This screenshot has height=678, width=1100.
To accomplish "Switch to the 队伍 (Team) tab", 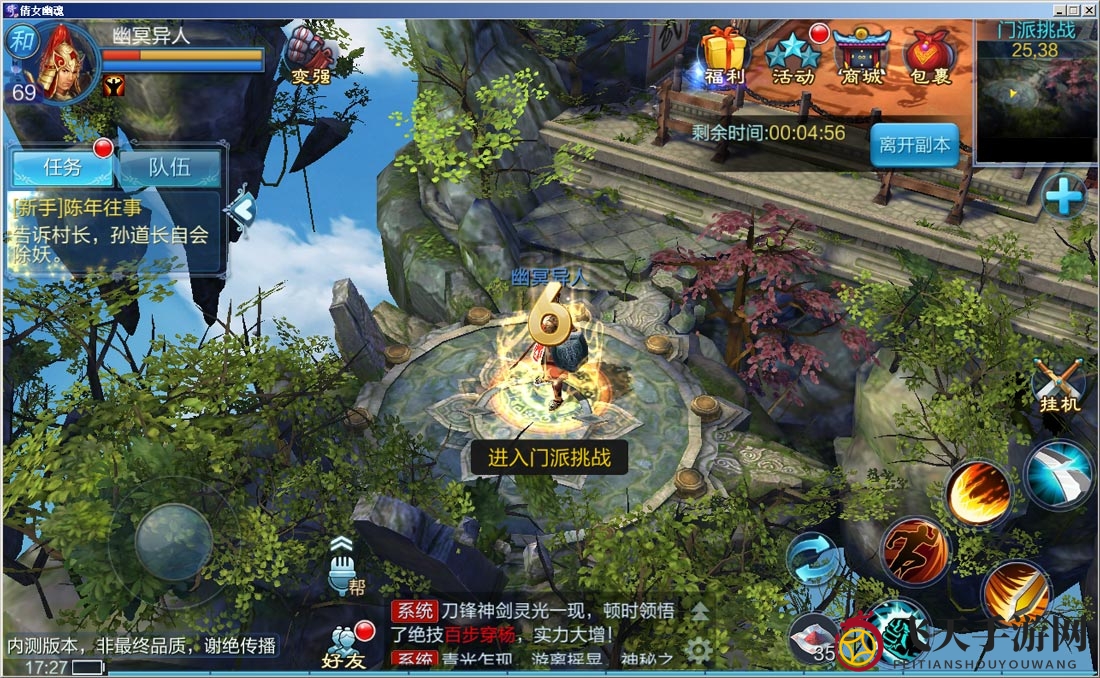I will [170, 167].
